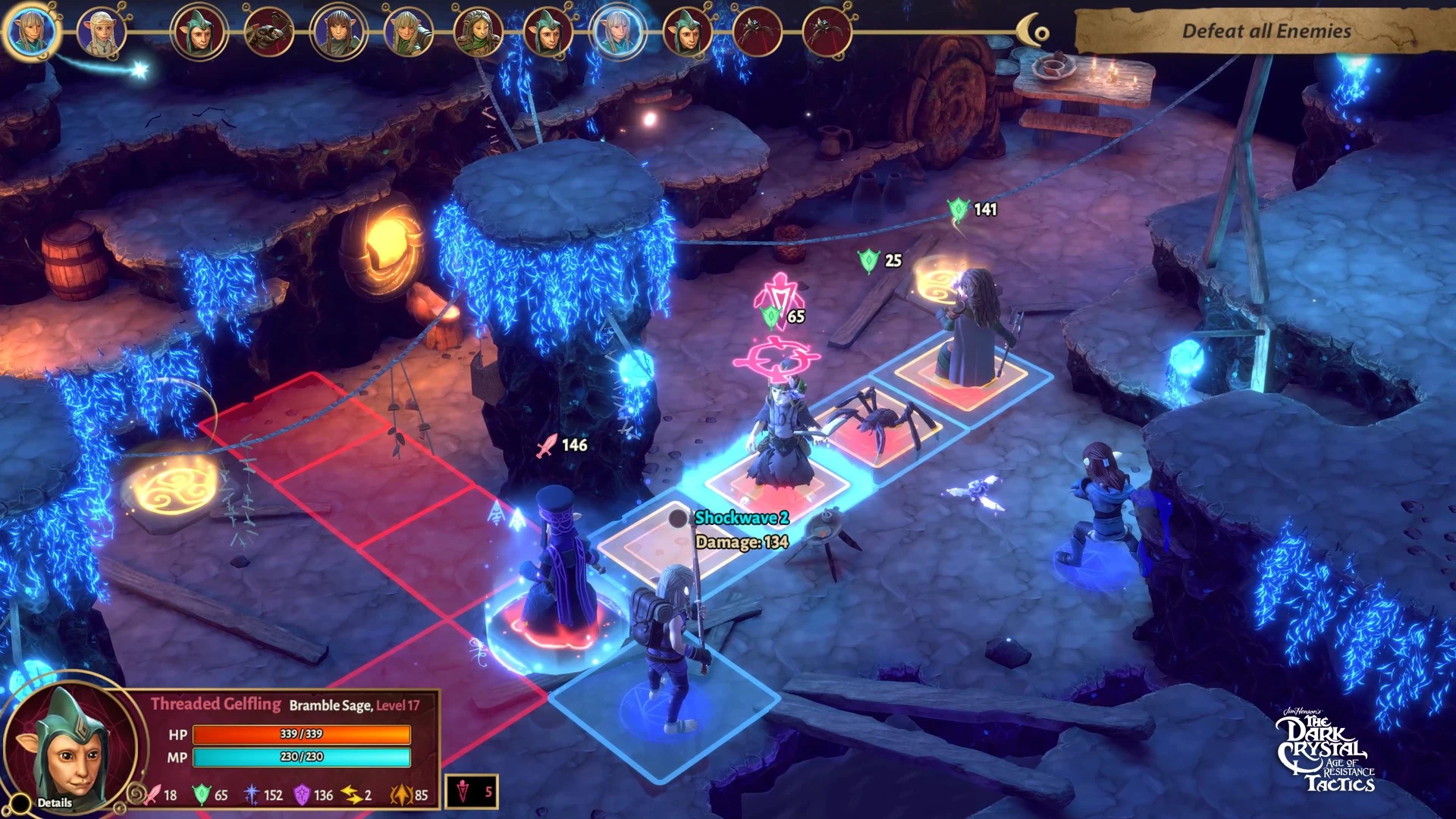Click the Threaded Gelfling large portrait
Screen dimensions: 1456x819
pyautogui.click(x=68, y=747)
